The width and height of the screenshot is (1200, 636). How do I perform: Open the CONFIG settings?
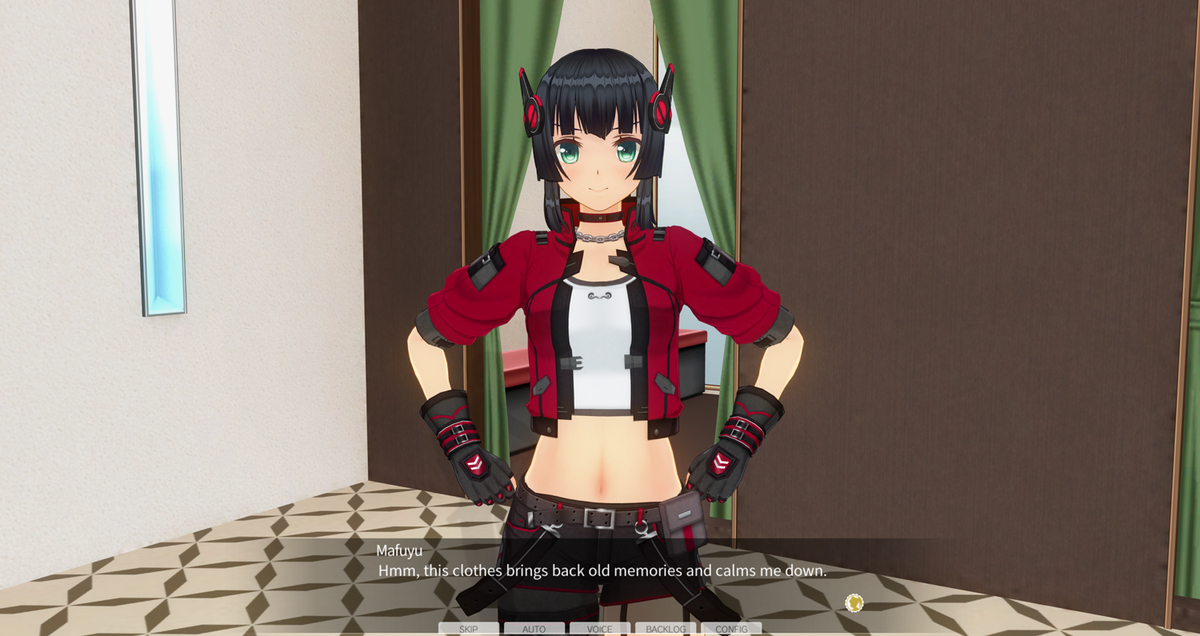pos(731,629)
